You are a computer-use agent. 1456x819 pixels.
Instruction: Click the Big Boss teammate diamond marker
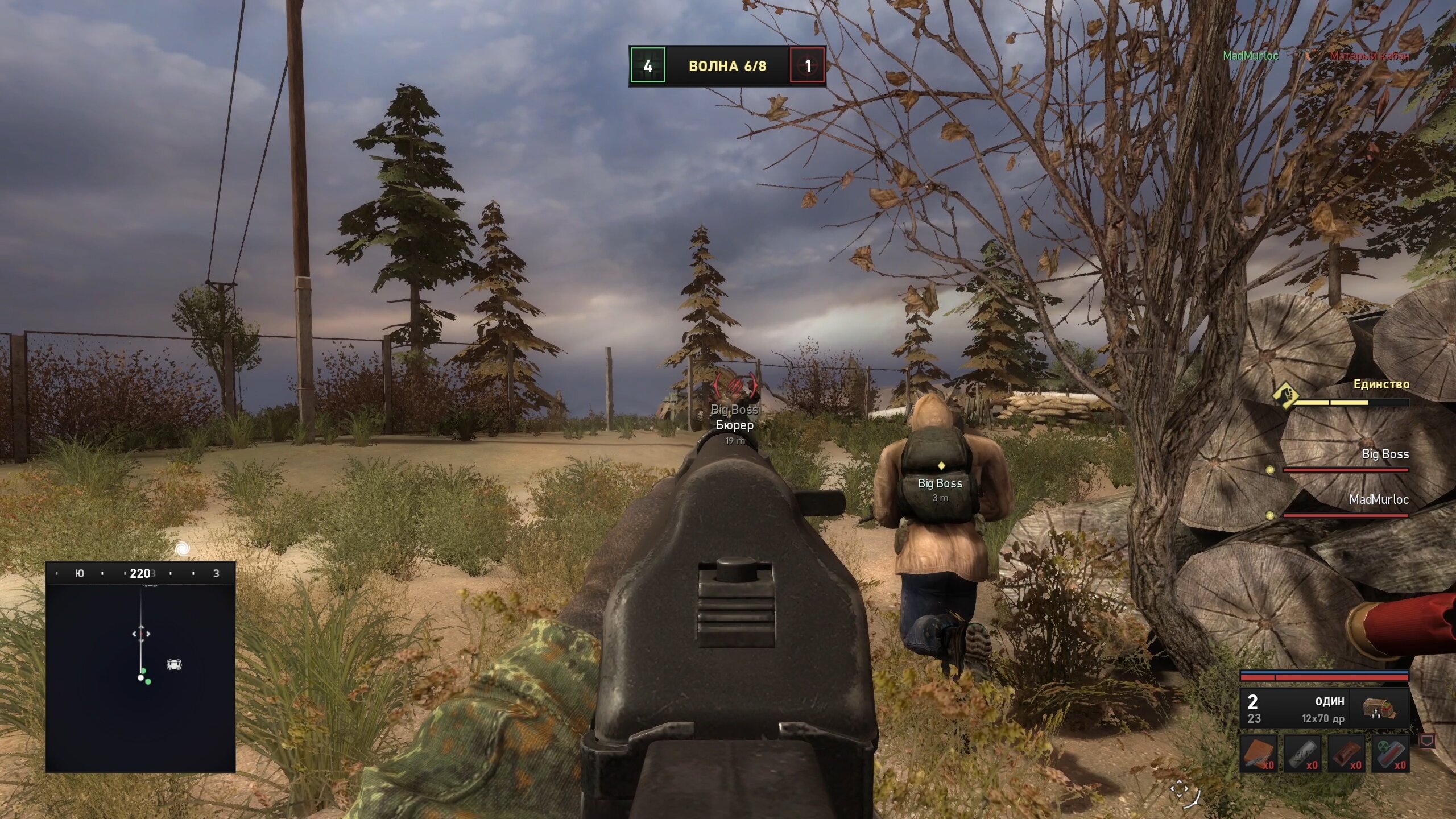point(941,466)
